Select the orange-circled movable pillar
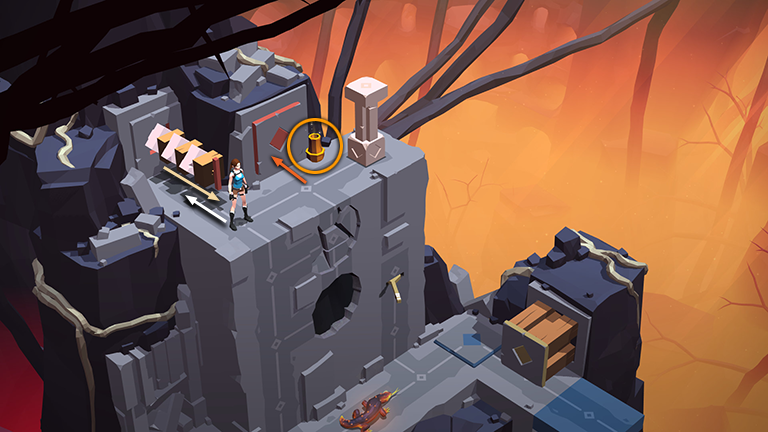The width and height of the screenshot is (768, 432). point(315,146)
